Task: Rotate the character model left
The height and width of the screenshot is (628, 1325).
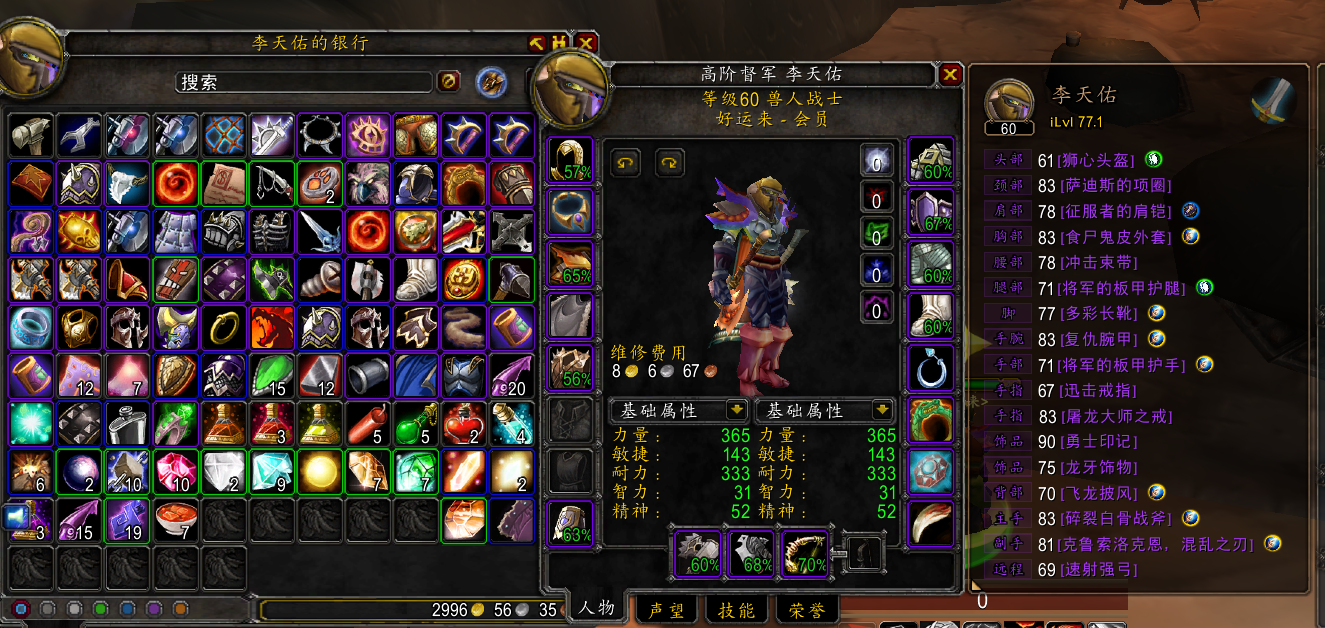Action: pos(626,162)
